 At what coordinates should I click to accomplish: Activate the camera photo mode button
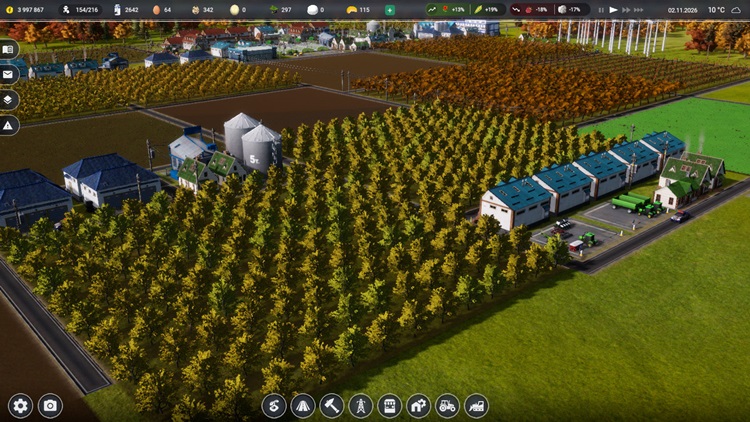[49, 405]
